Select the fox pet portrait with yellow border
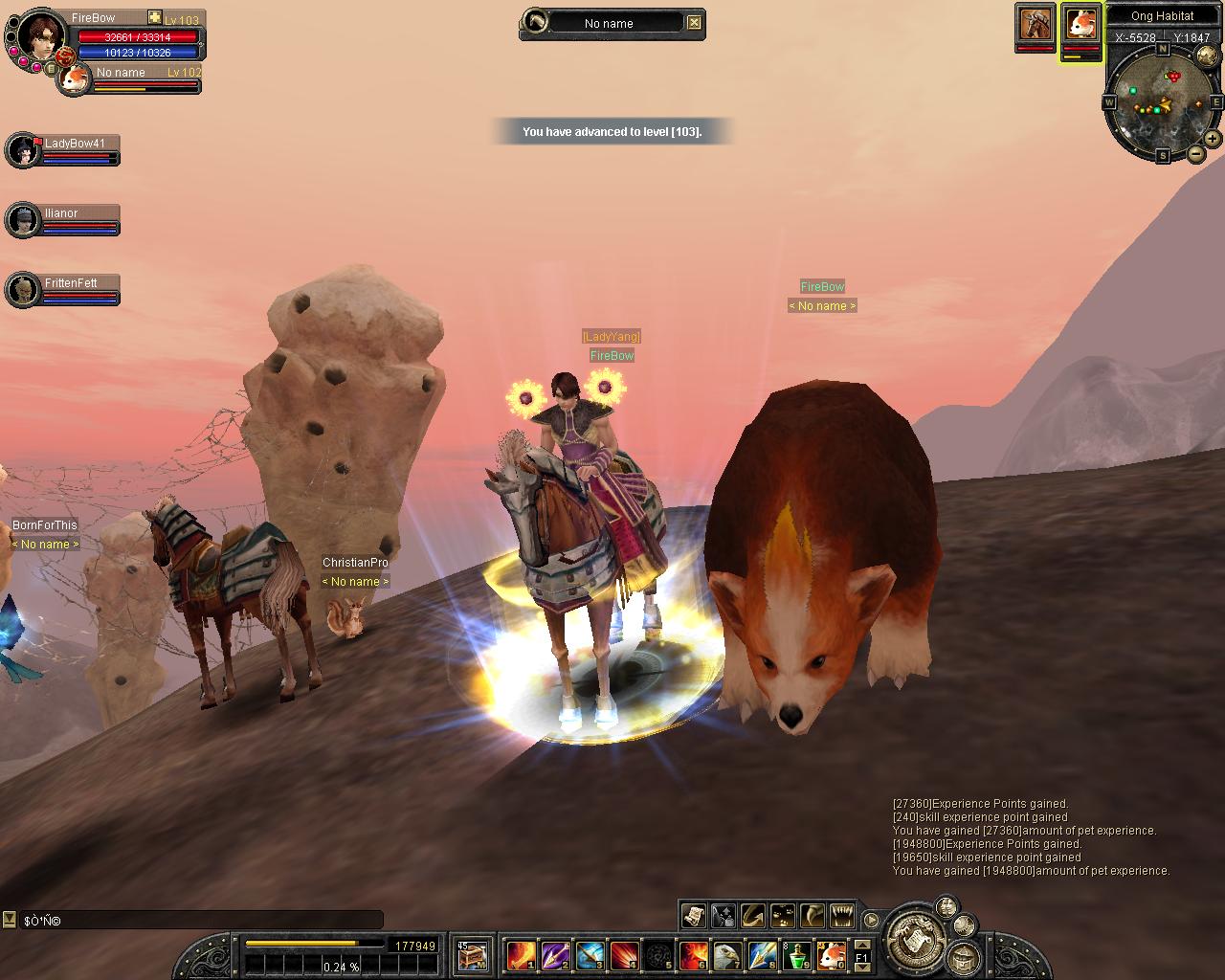The width and height of the screenshot is (1225, 980). [x=1081, y=24]
